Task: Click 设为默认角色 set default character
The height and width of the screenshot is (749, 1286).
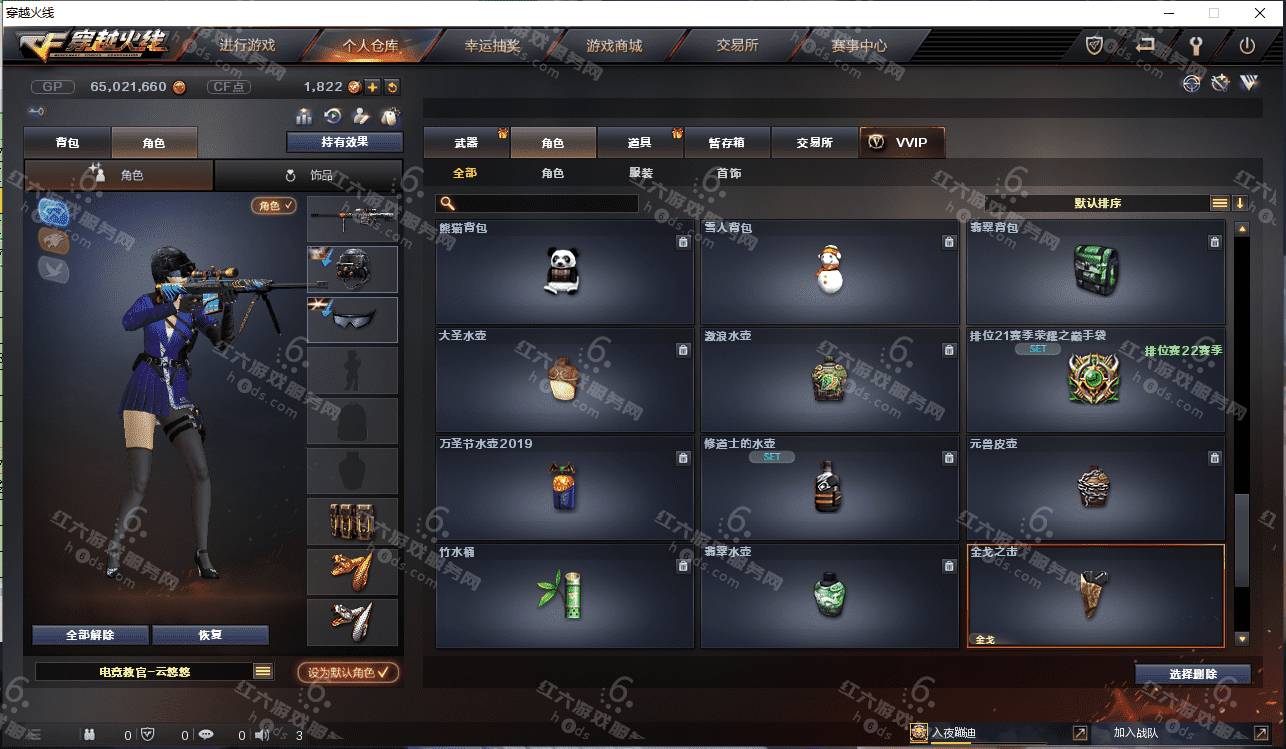Action: click(348, 673)
